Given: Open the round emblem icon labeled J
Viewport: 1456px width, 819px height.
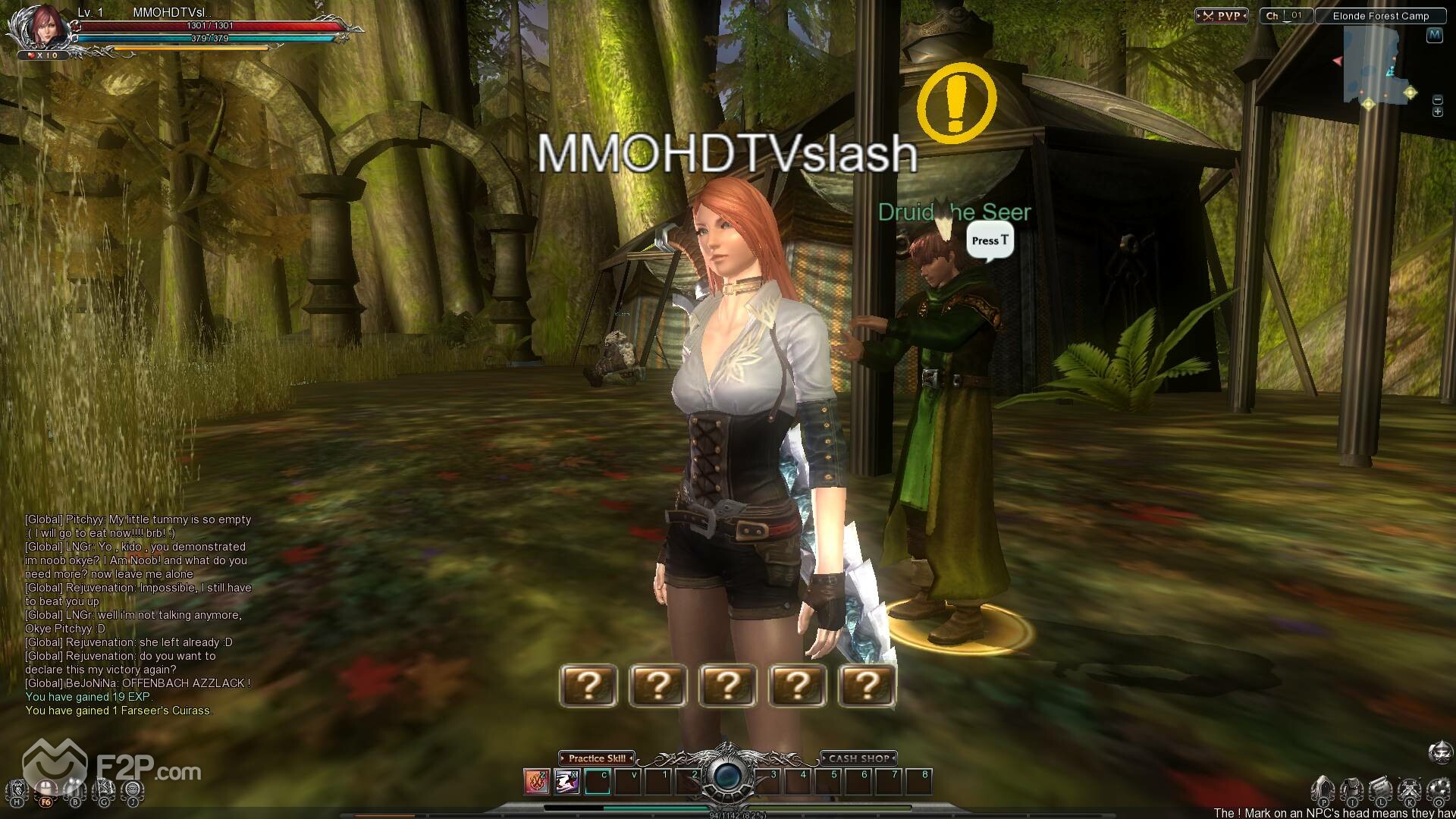Looking at the screenshot, I should tap(133, 791).
